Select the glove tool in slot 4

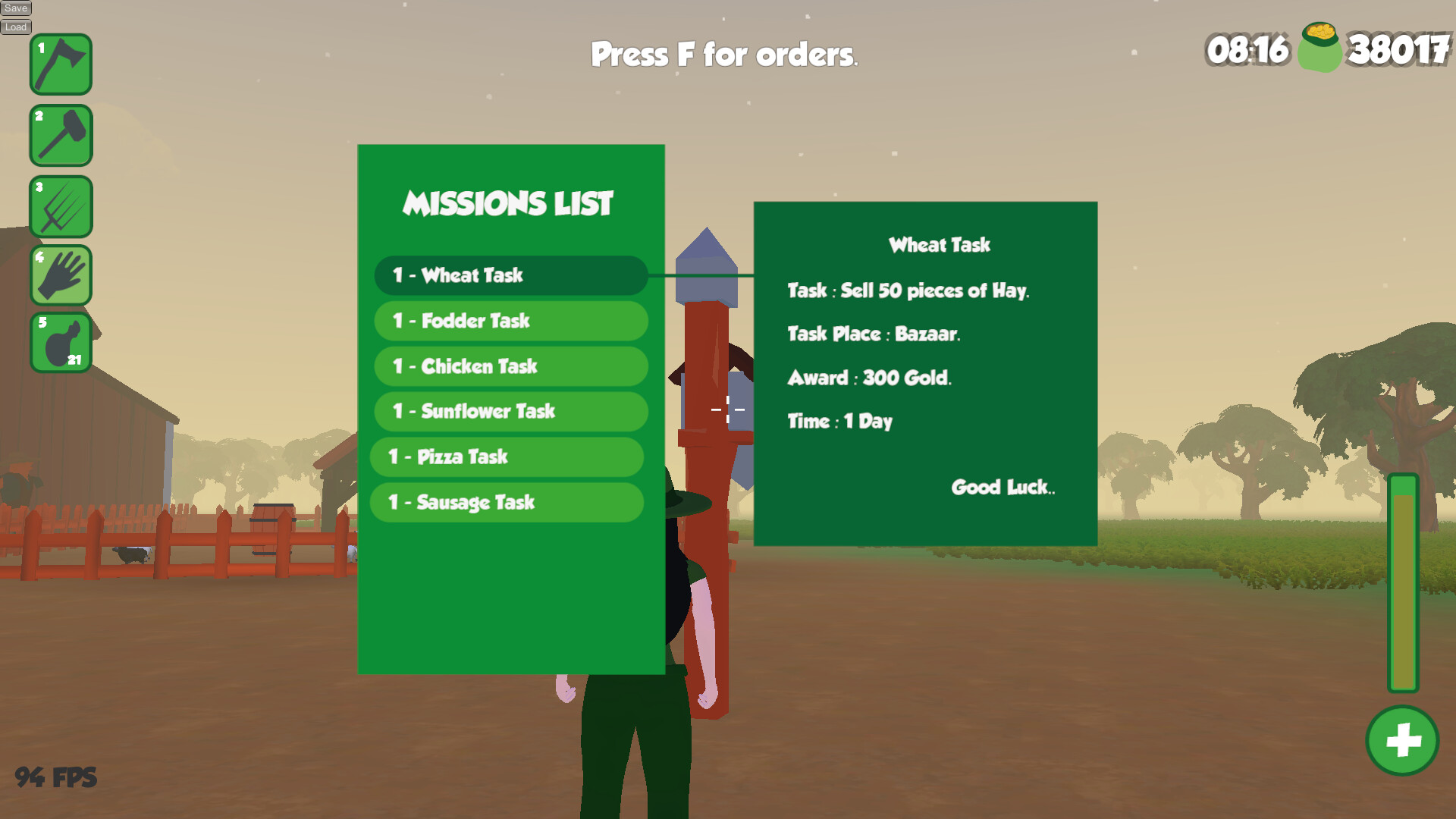pyautogui.click(x=61, y=275)
